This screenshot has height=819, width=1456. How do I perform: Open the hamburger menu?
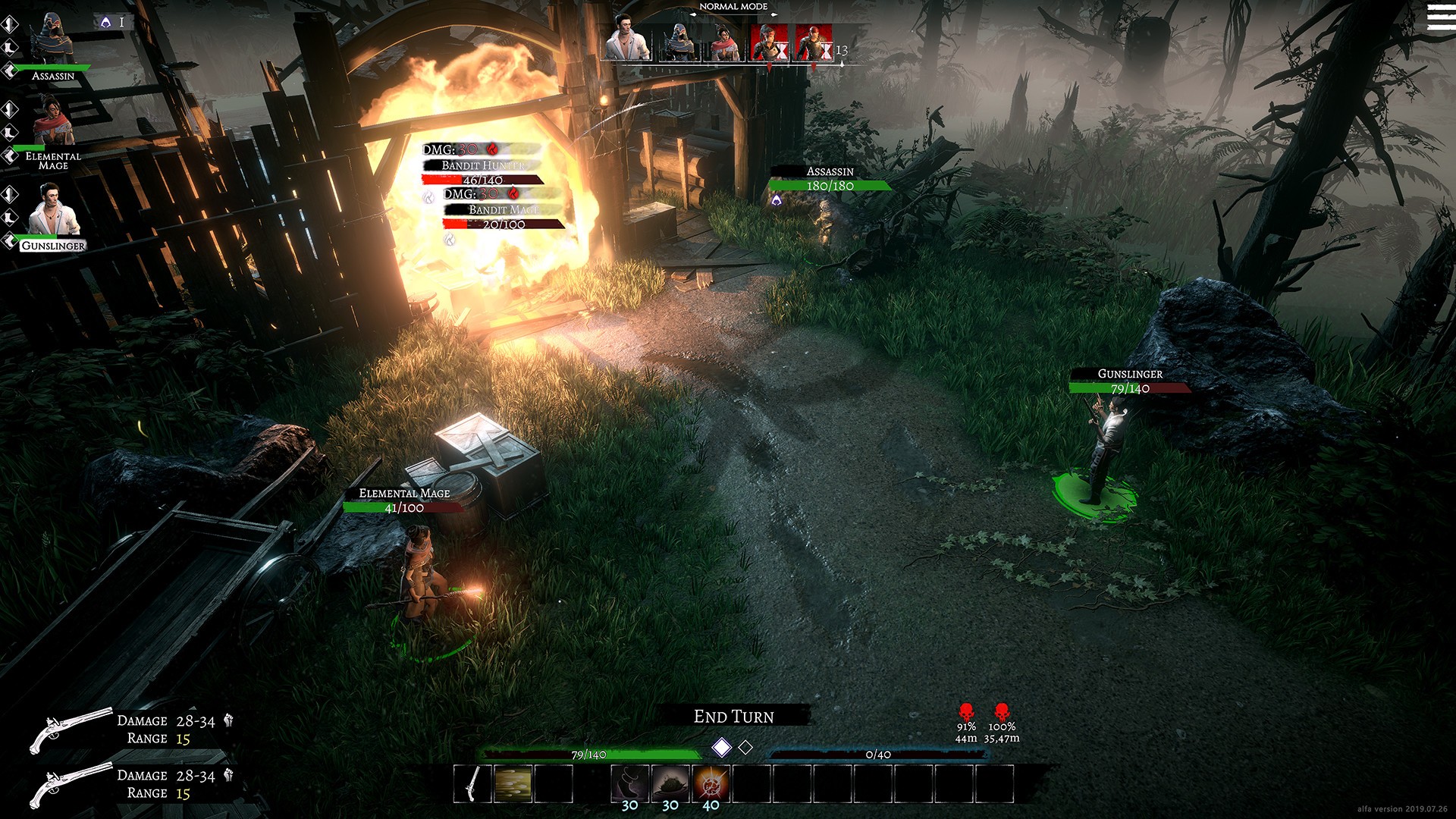[x=1439, y=17]
